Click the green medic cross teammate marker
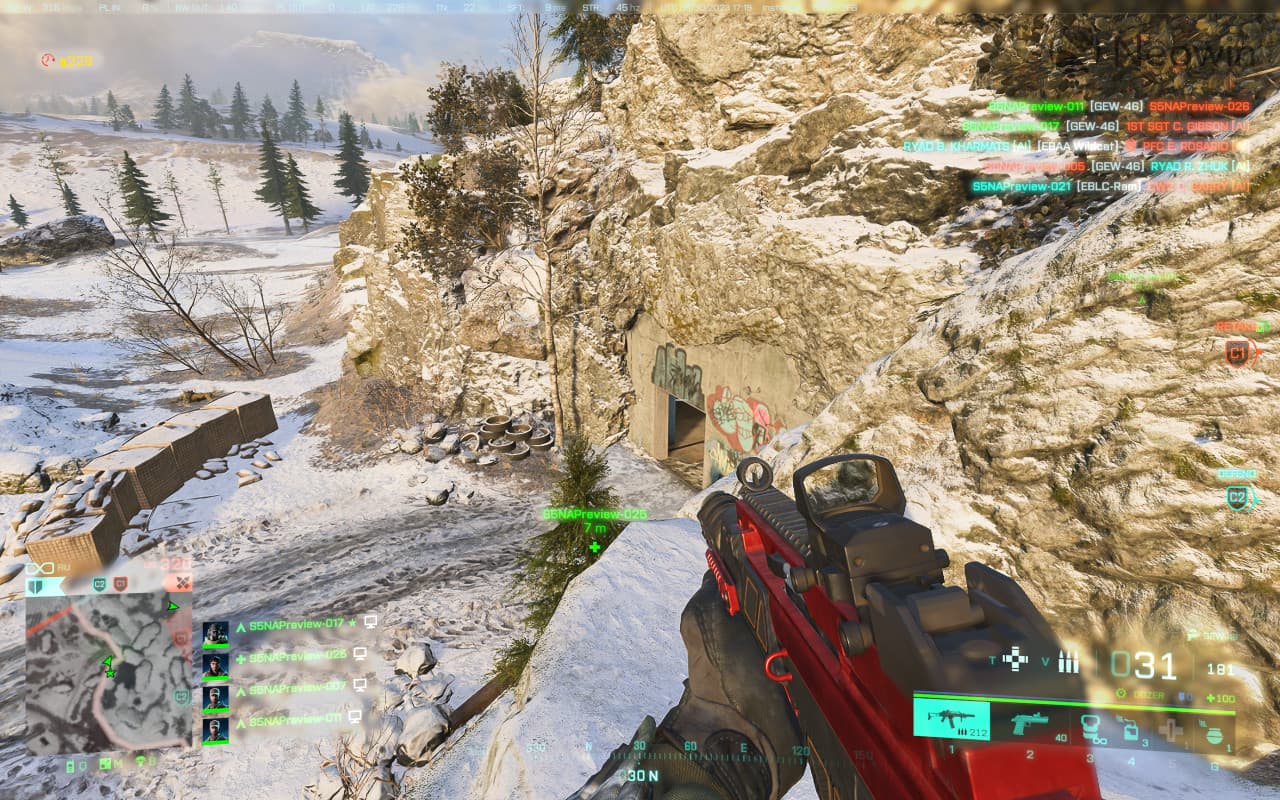1280x800 pixels. click(595, 547)
